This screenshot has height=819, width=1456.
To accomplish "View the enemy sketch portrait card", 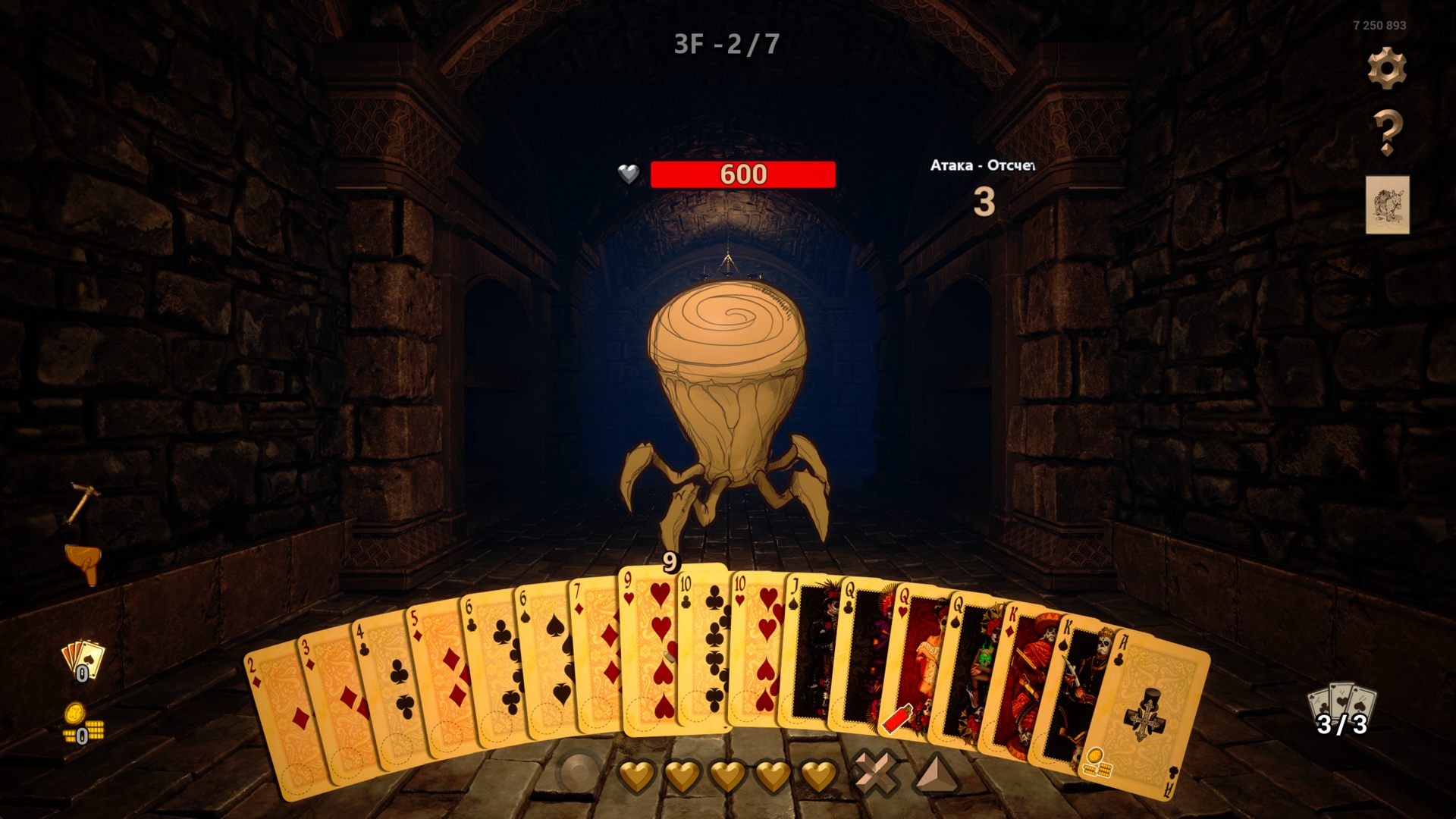I will coord(1387,205).
